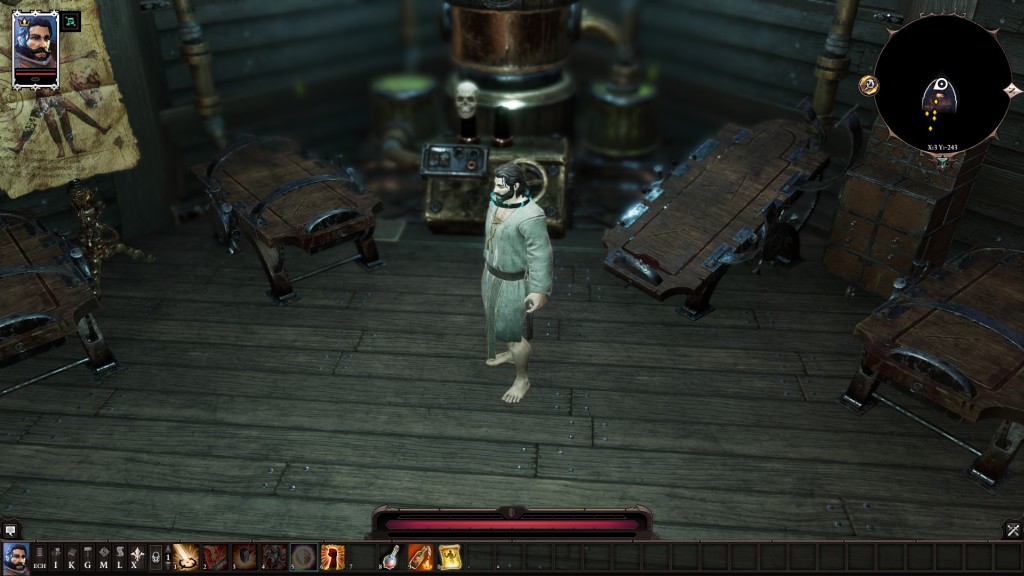1024x576 pixels.
Task: Open the inventory with the I button
Action: click(56, 558)
